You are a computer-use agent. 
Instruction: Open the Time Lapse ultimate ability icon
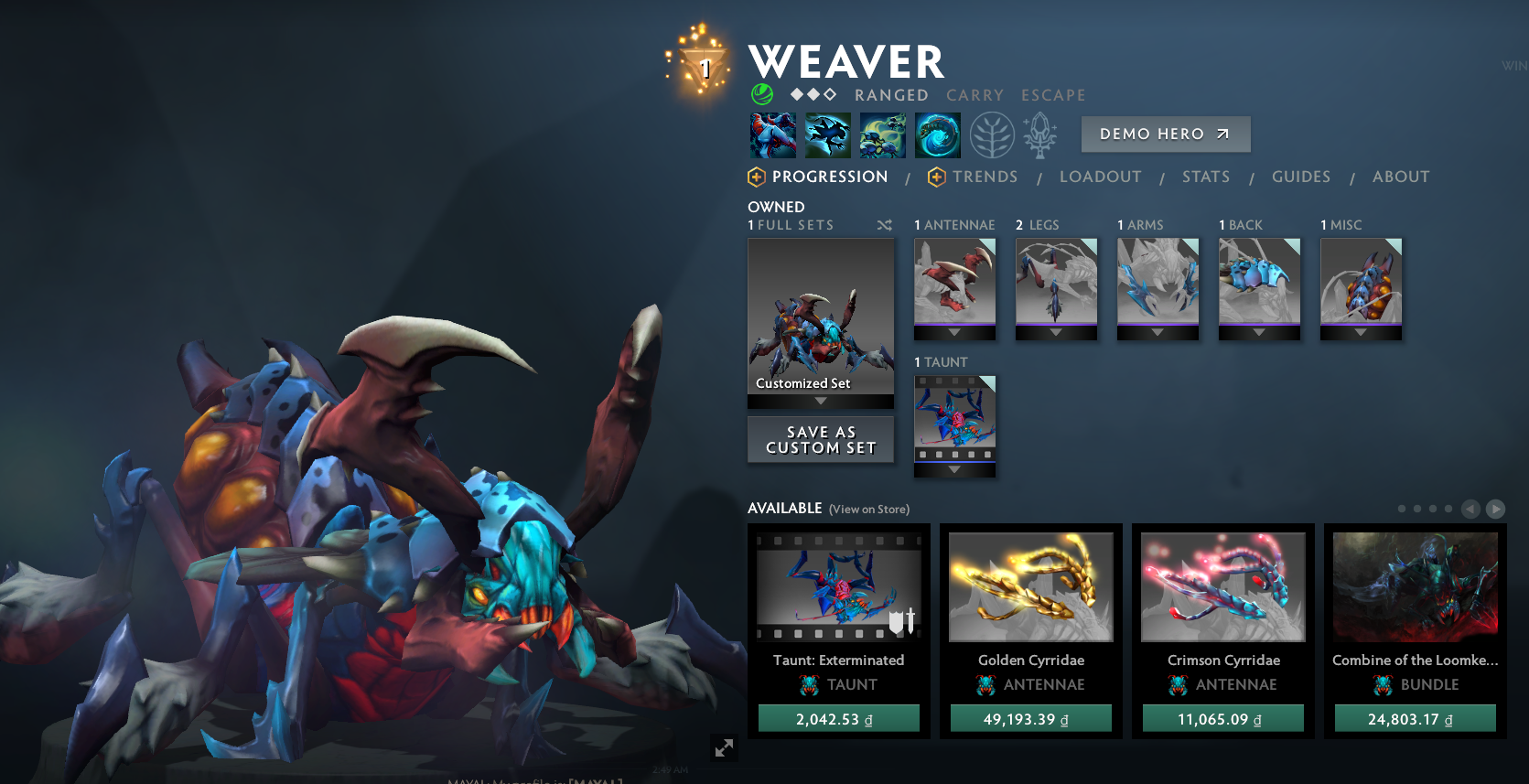(937, 134)
